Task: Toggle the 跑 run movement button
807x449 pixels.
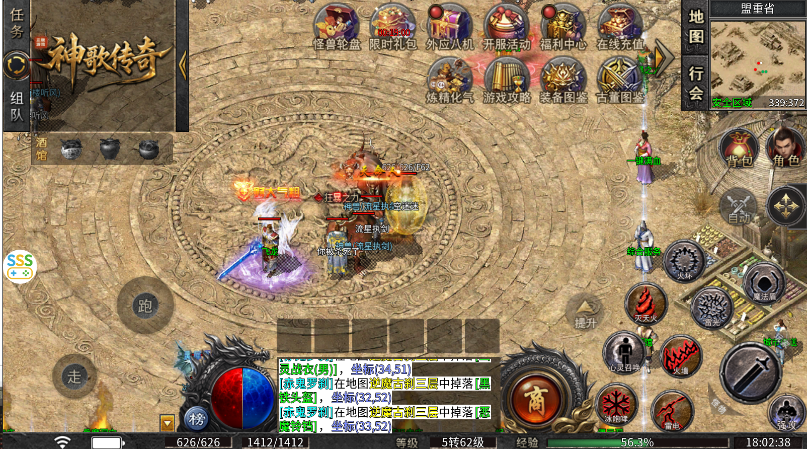Action: click(x=145, y=305)
